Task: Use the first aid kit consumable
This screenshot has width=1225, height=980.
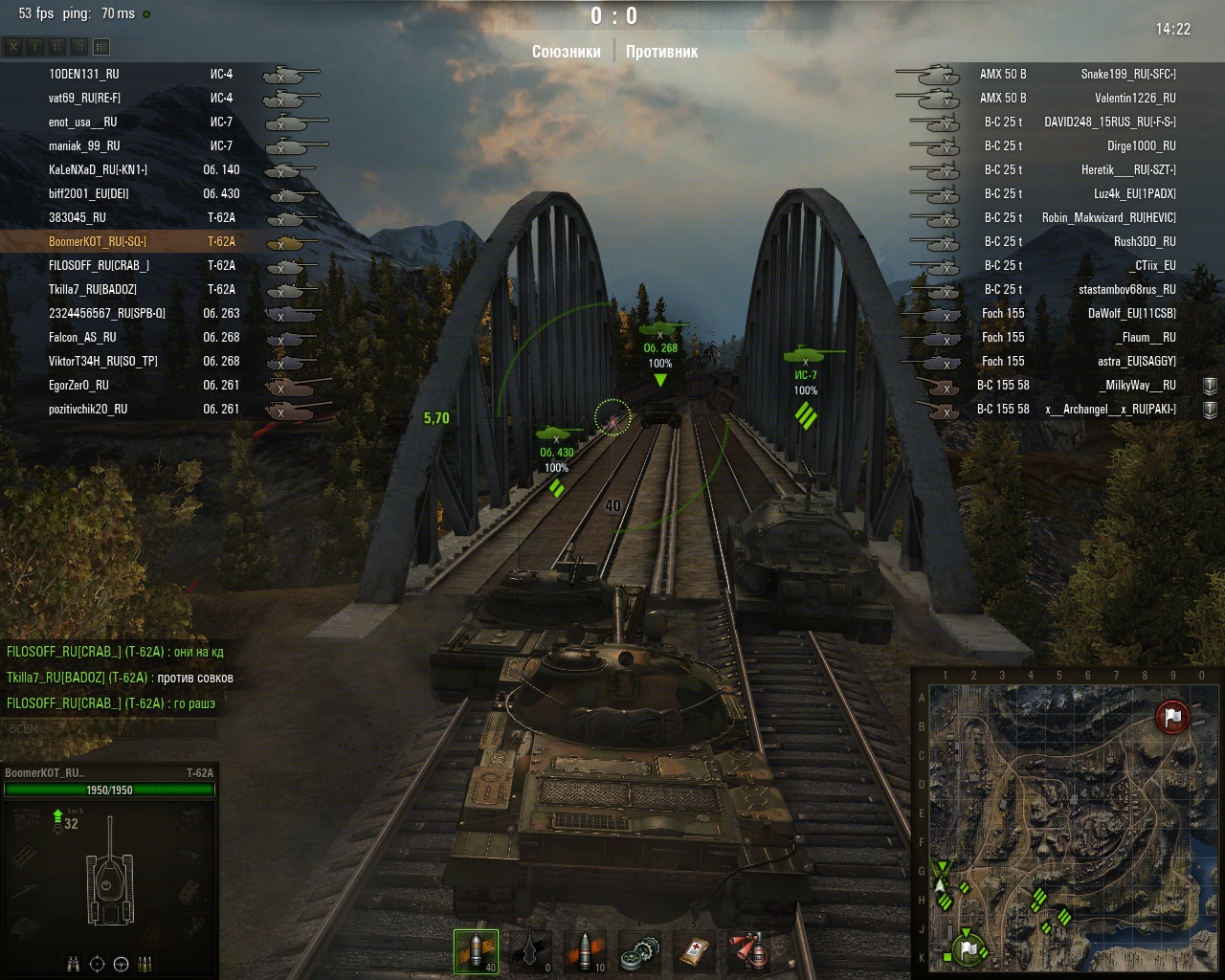Action: [695, 950]
